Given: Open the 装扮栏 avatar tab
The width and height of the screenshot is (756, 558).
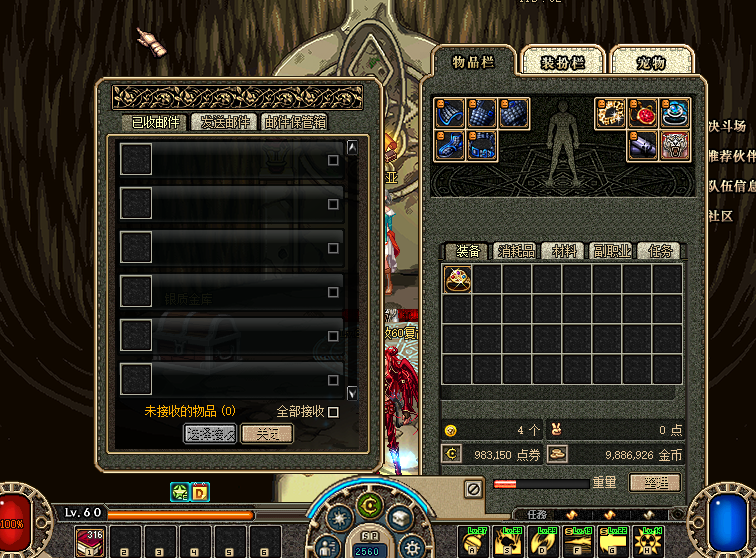Looking at the screenshot, I should point(563,62).
